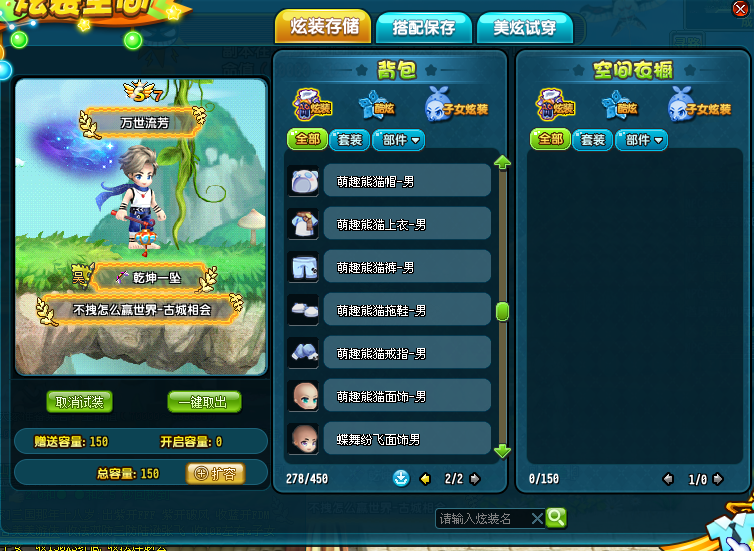The height and width of the screenshot is (551, 754).
Task: Go to the previous backpack page
Action: (x=424, y=479)
